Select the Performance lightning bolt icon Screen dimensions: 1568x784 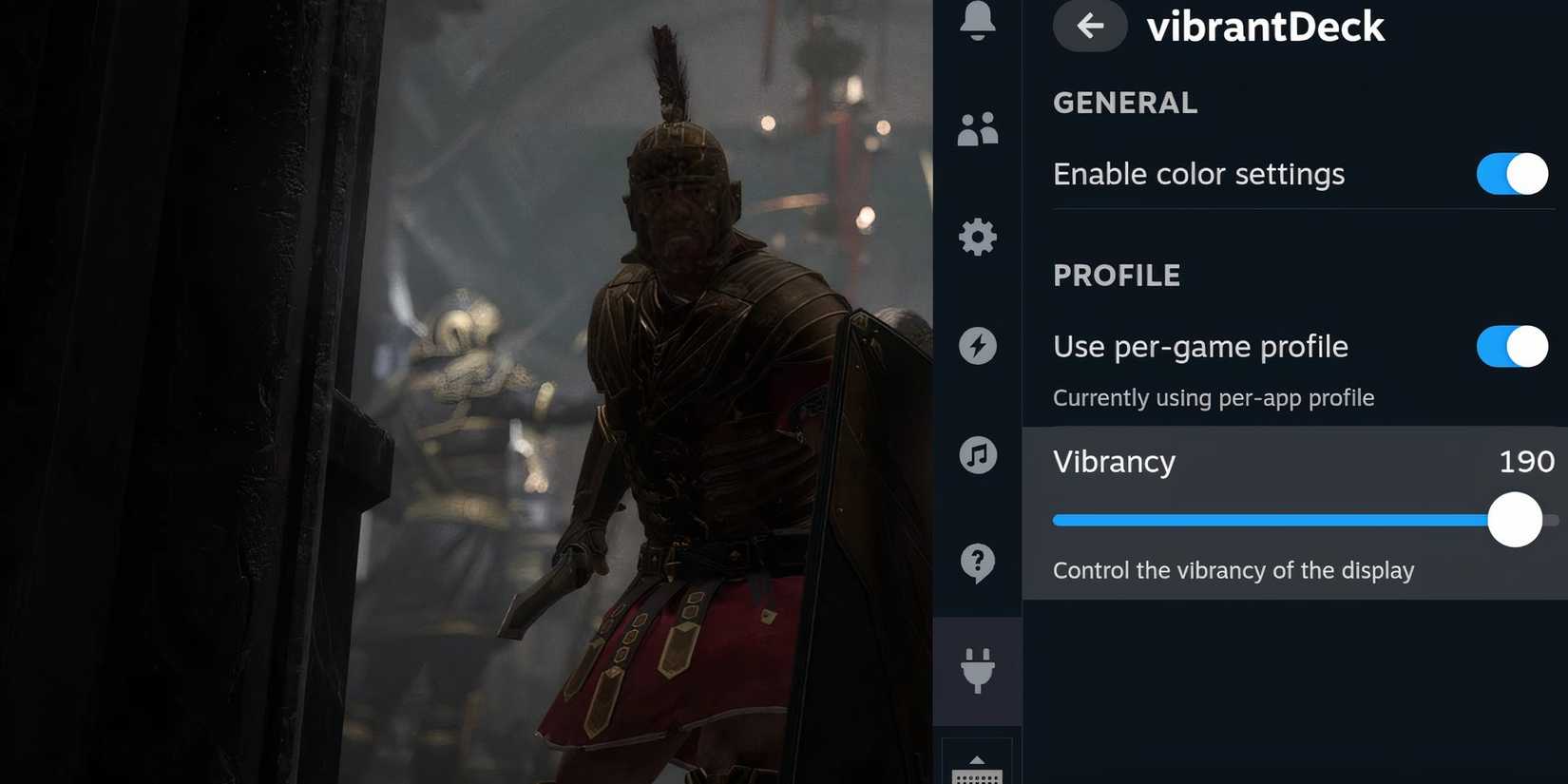tap(977, 346)
